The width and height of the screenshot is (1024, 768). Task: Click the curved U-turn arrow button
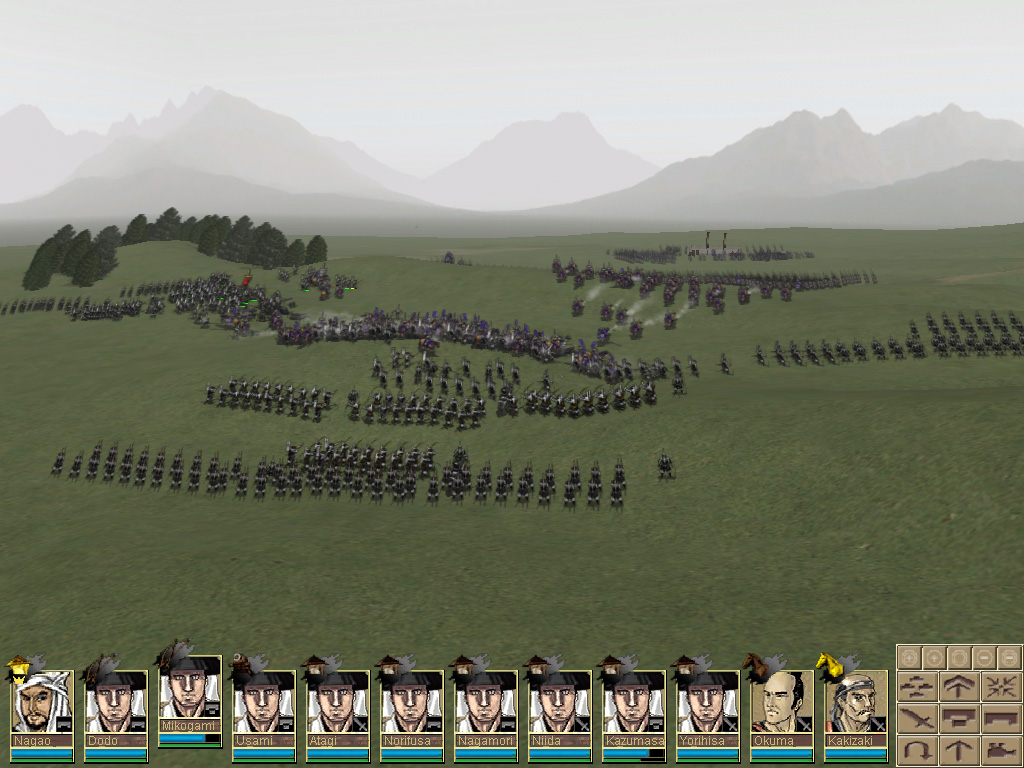tap(918, 749)
